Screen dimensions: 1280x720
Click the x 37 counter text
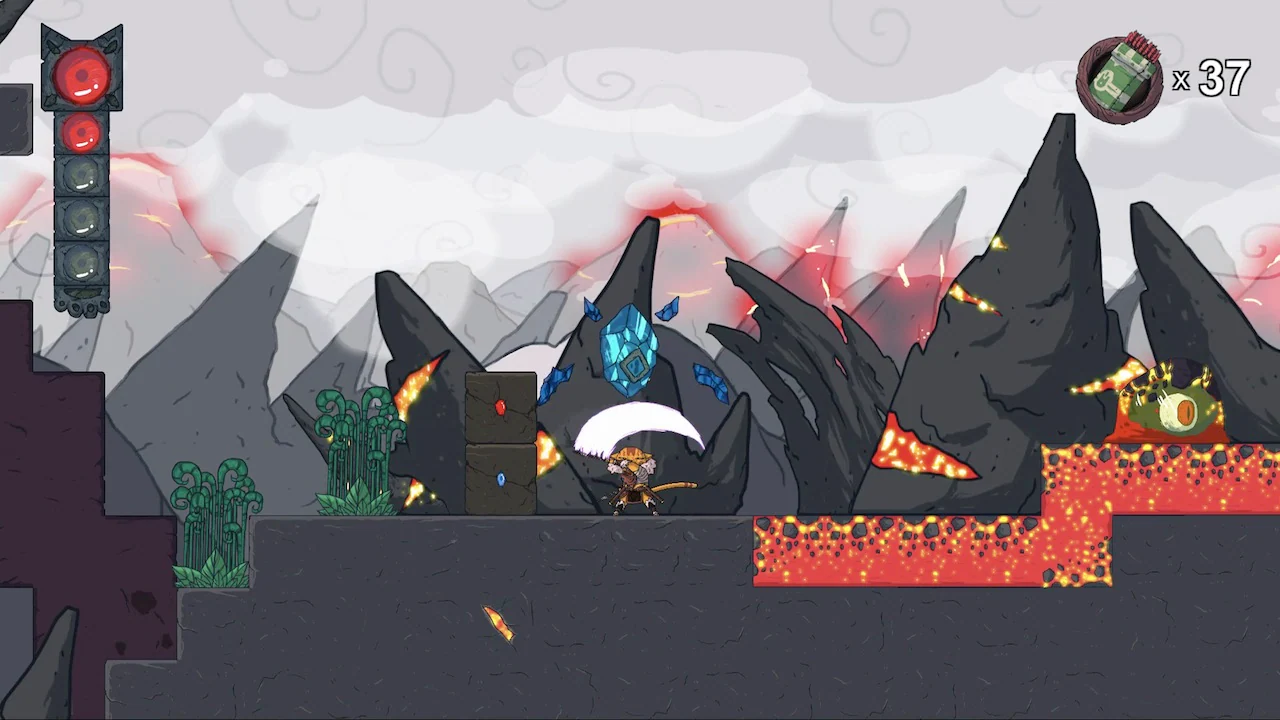coord(1210,80)
